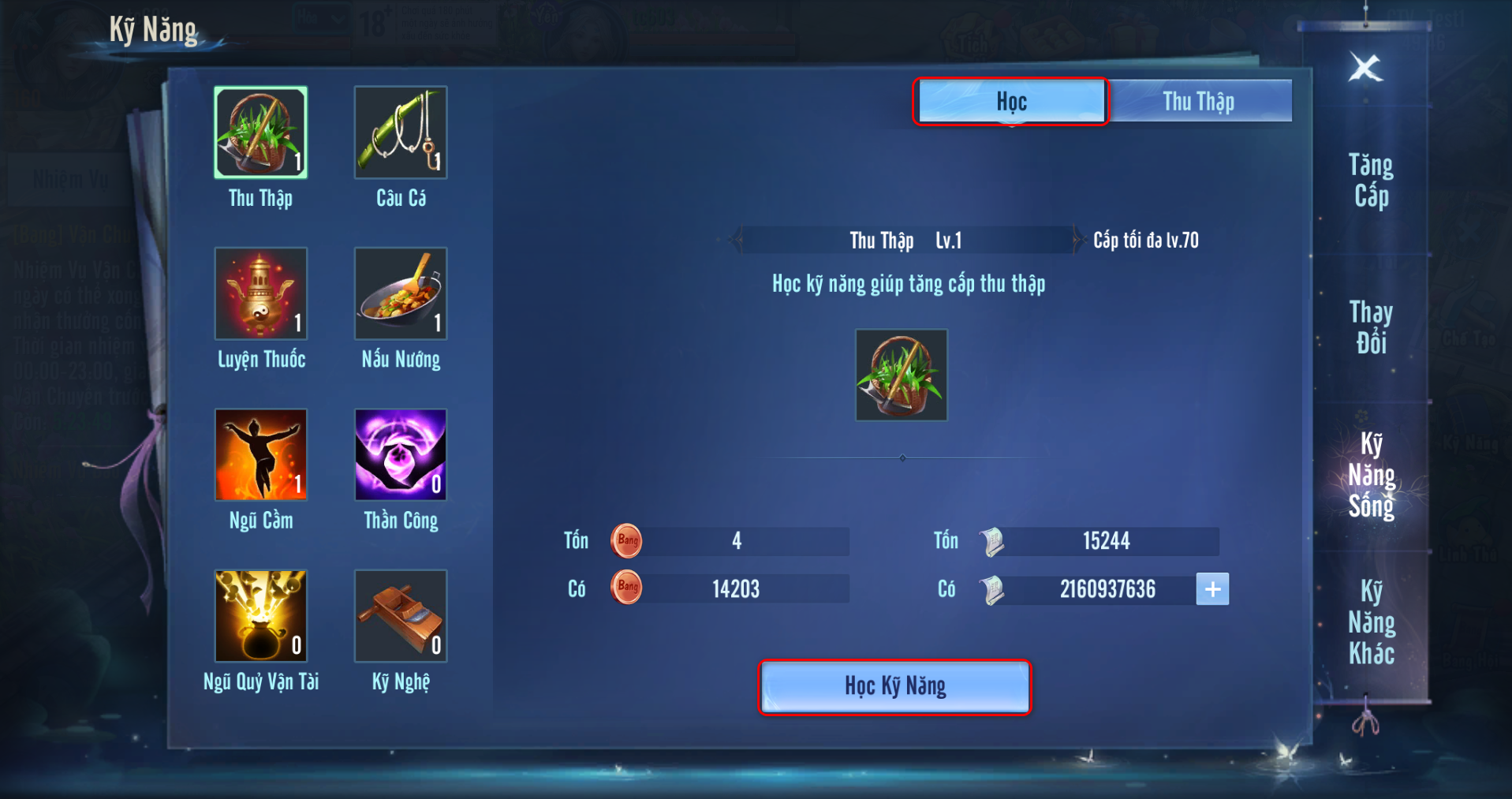Viewport: 1512px width, 799px height.
Task: Pick the Kỹ Nghệ crafting skill
Action: coord(401,615)
